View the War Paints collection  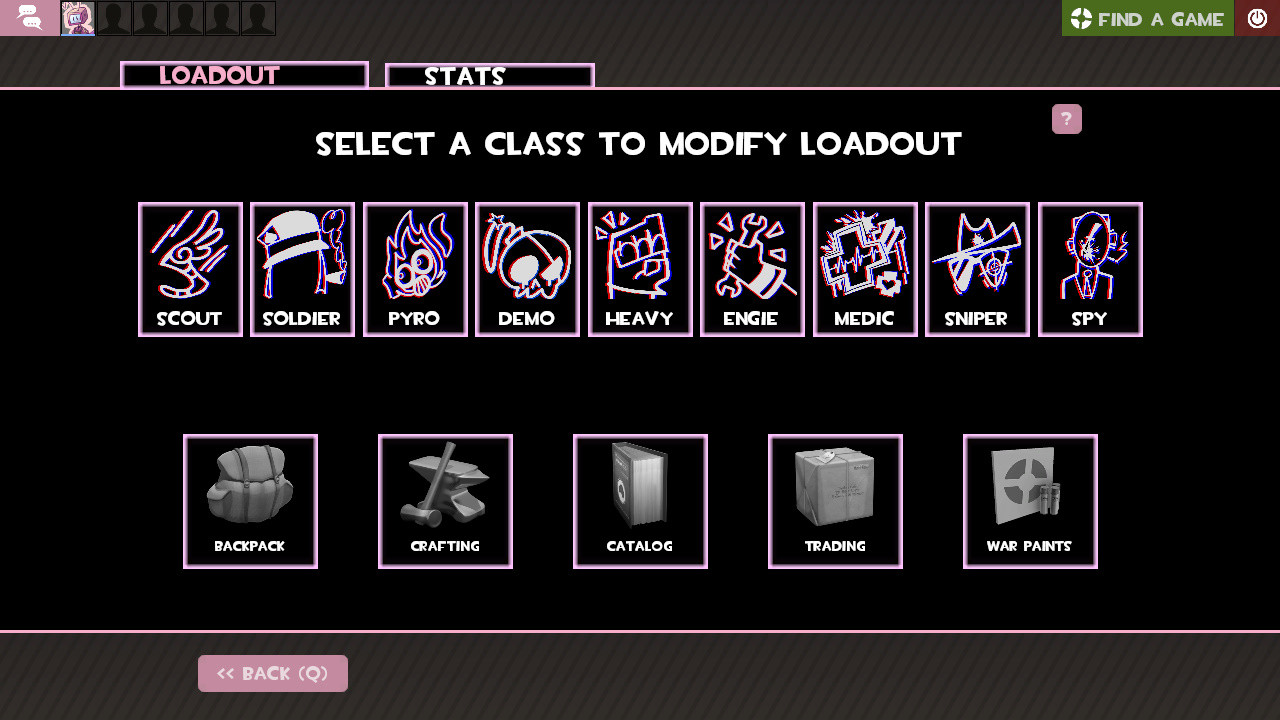[x=1030, y=500]
